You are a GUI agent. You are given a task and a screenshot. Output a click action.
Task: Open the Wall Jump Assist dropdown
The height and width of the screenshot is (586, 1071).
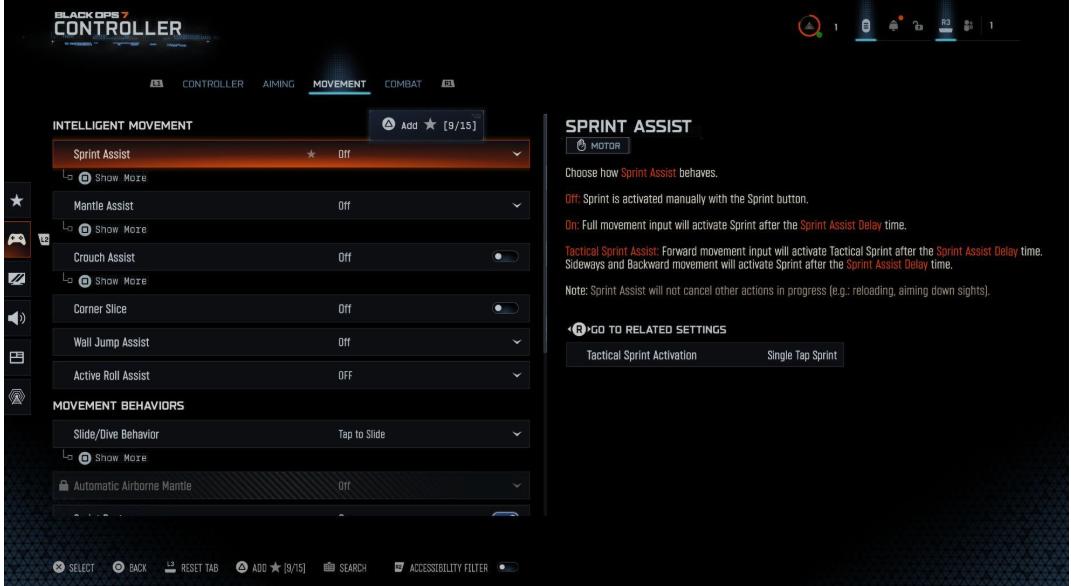click(516, 343)
